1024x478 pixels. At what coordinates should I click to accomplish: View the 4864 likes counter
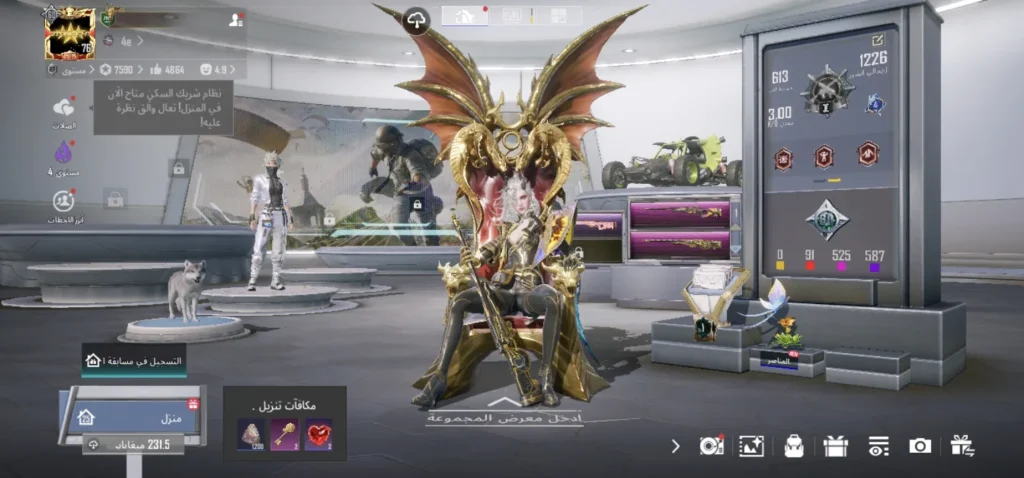(x=167, y=70)
